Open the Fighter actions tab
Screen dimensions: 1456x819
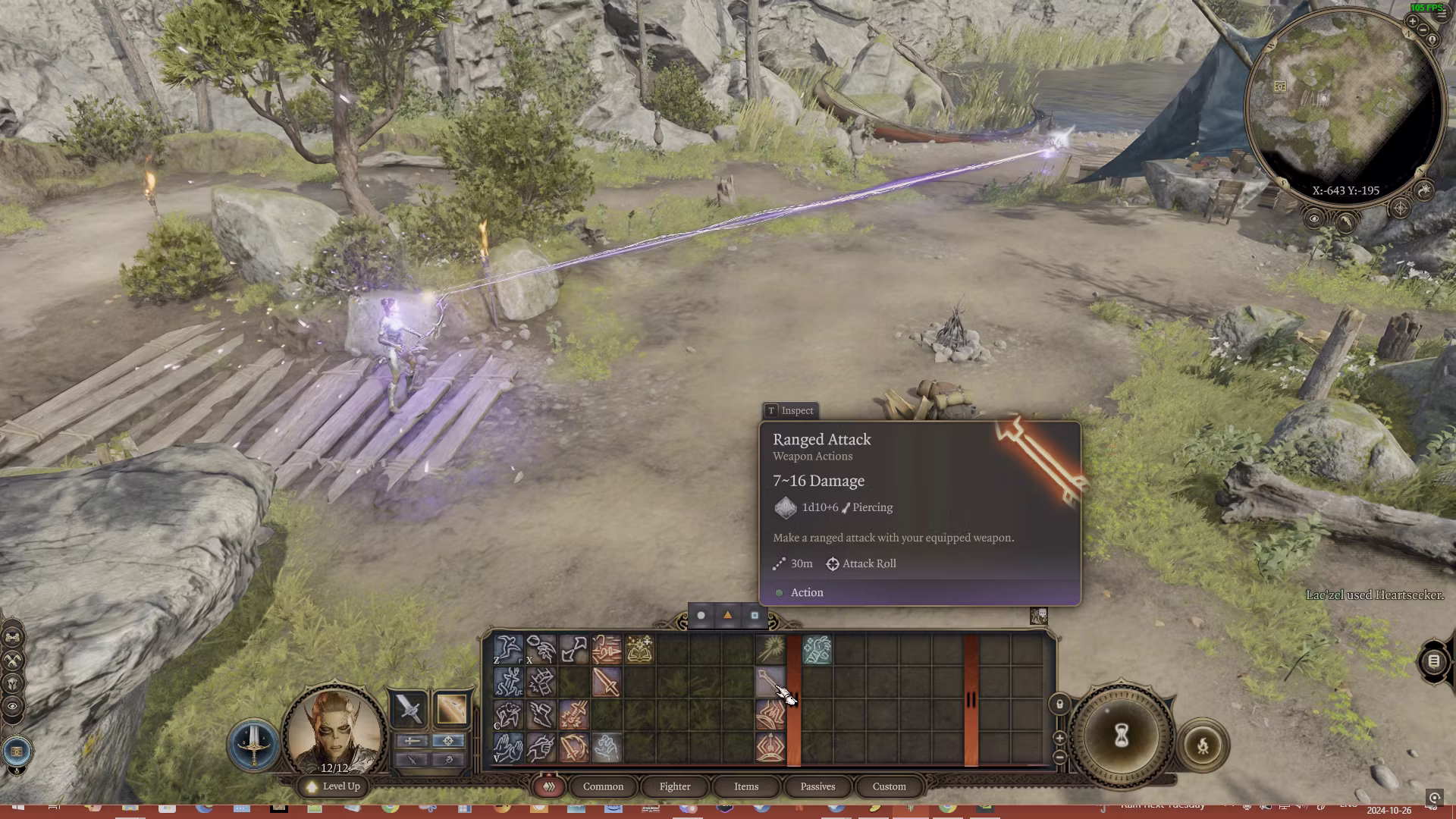point(674,786)
